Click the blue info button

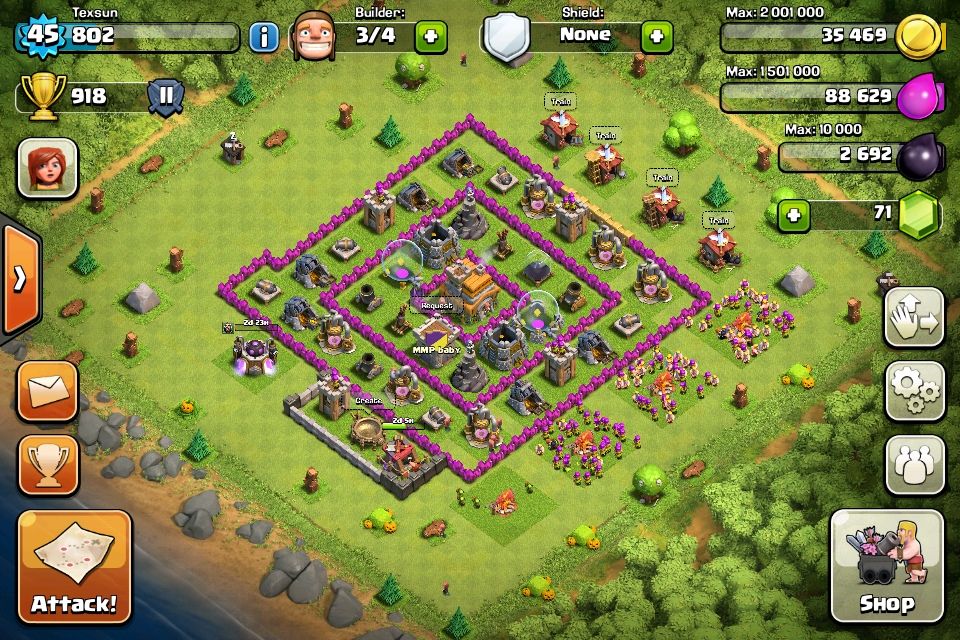point(263,38)
